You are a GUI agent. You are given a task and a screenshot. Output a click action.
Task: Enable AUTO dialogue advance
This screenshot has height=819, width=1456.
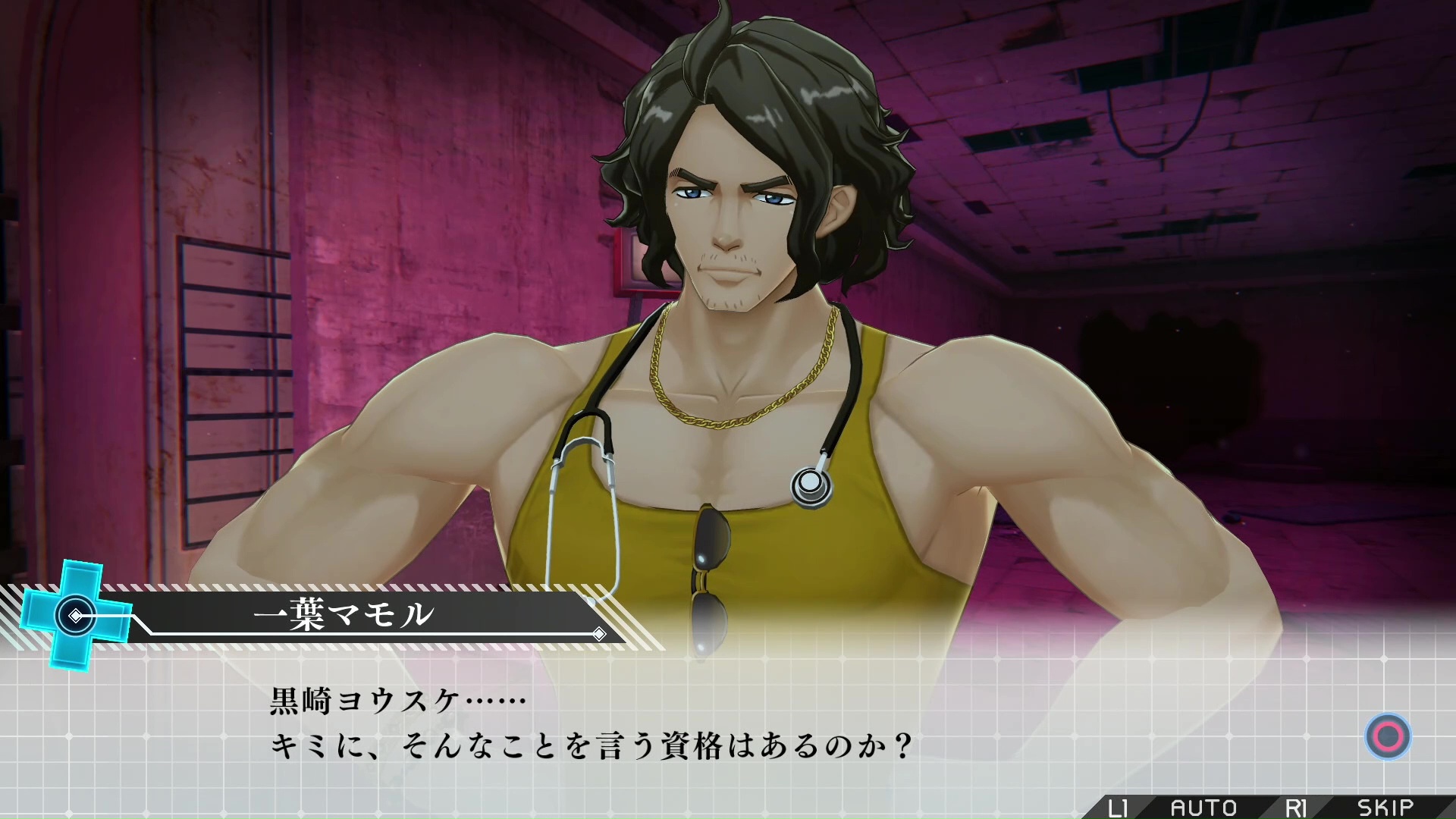(x=1203, y=807)
